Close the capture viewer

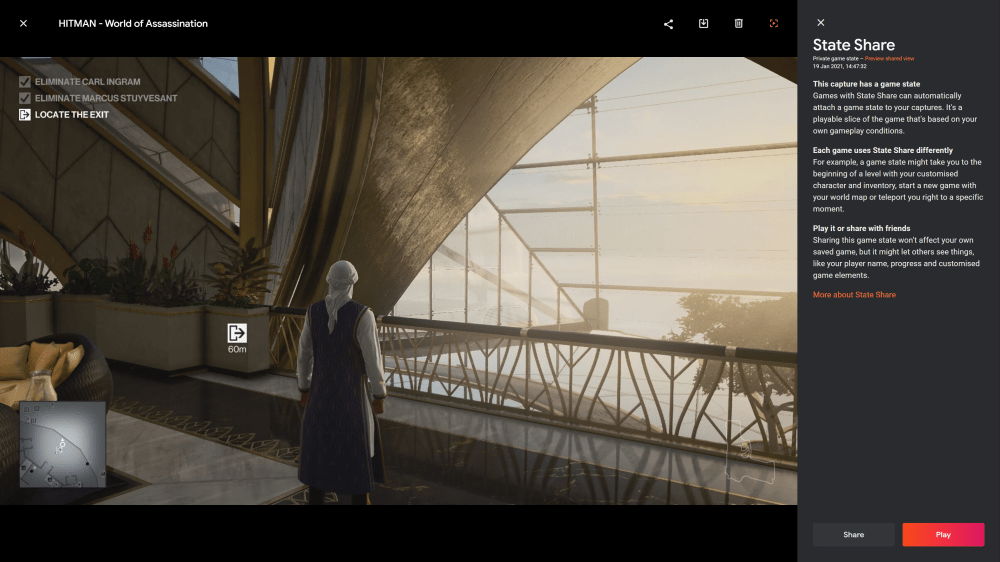(23, 23)
